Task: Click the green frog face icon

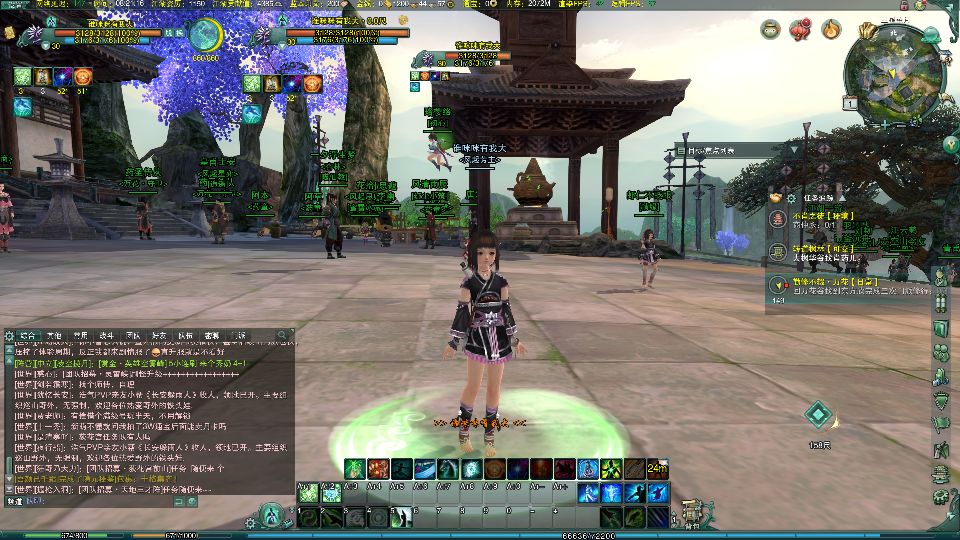Action: (768, 30)
